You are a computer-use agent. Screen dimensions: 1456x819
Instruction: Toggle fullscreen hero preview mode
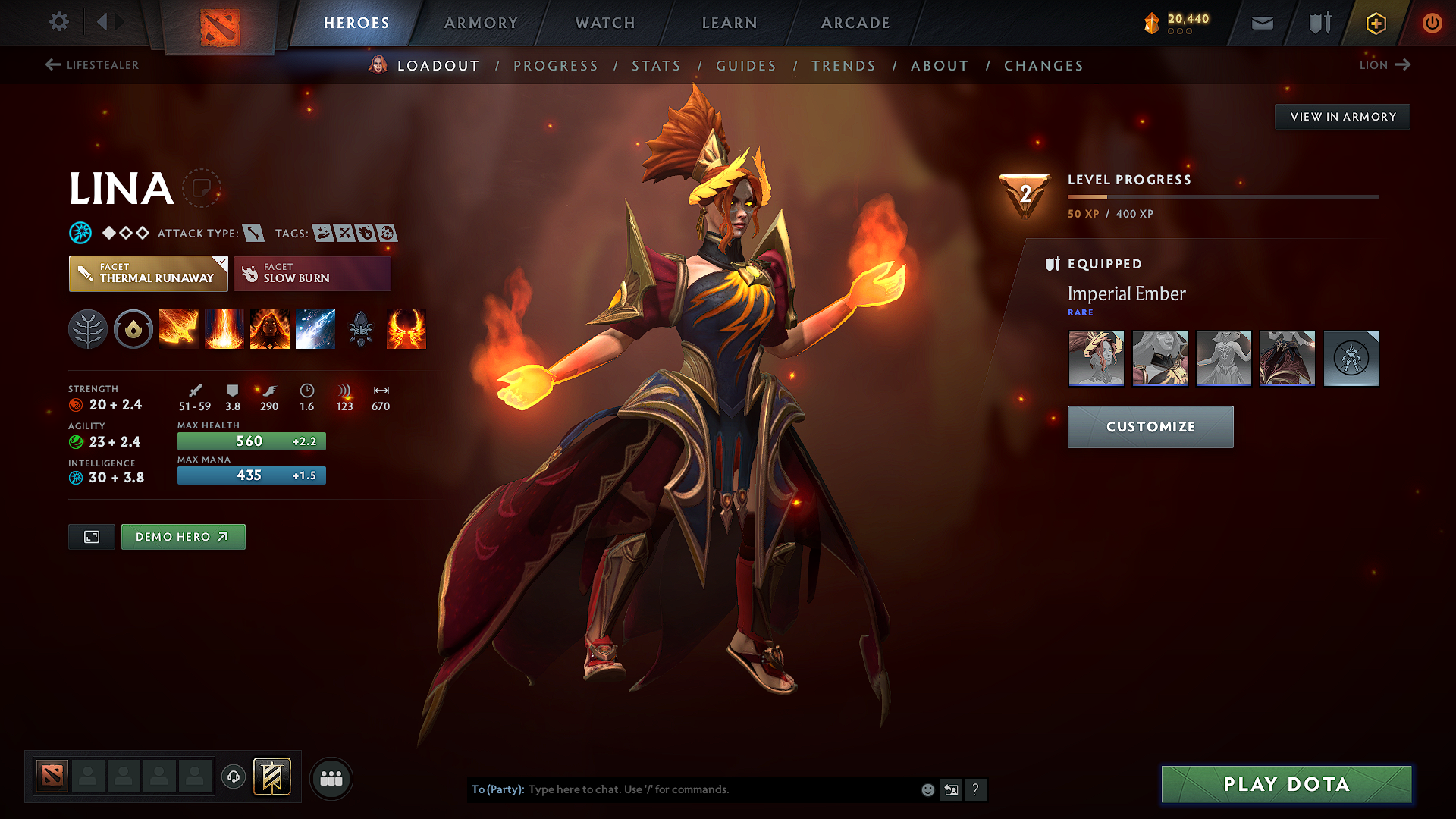(91, 536)
